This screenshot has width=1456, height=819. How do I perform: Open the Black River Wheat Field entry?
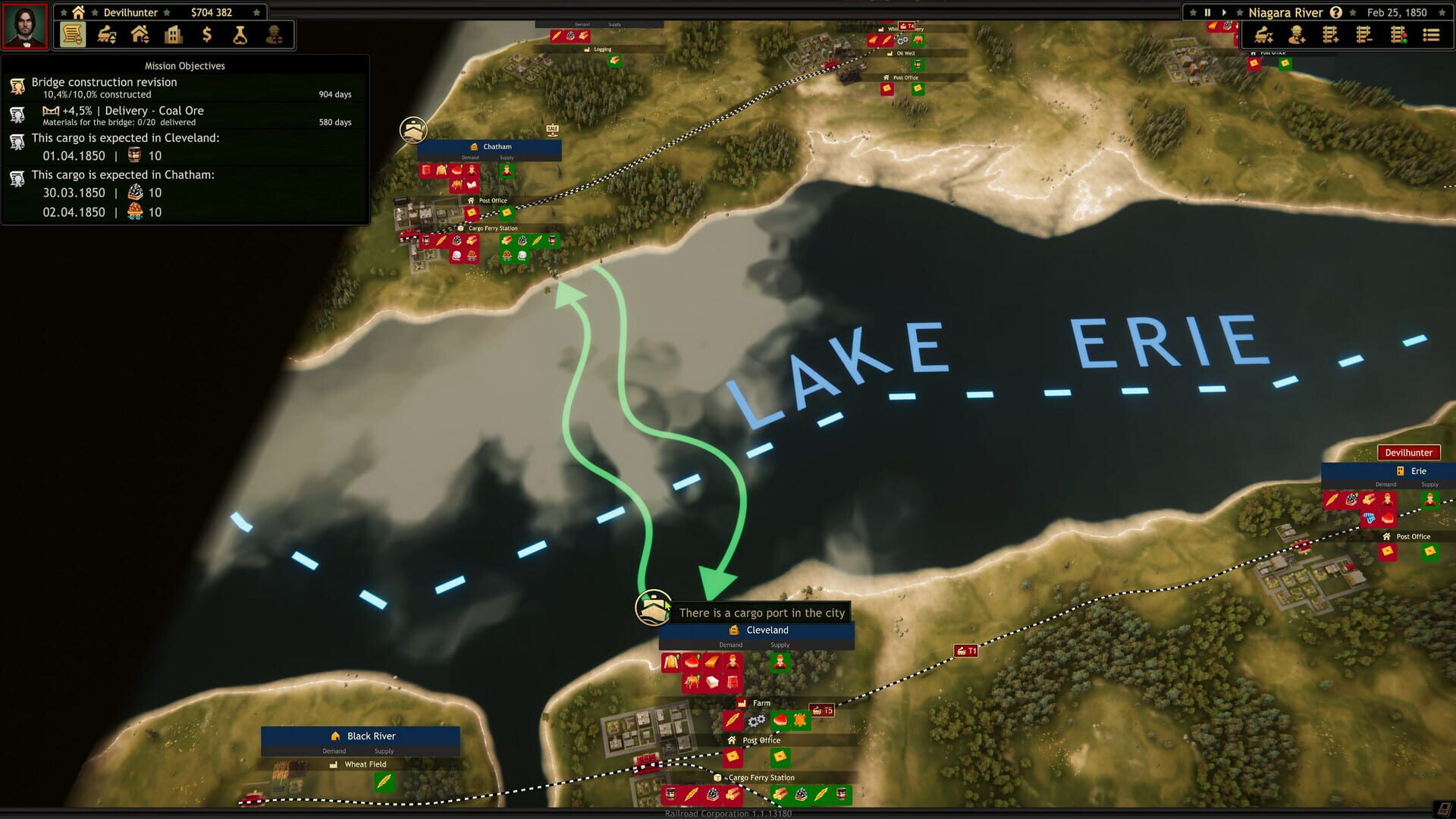pyautogui.click(x=366, y=764)
